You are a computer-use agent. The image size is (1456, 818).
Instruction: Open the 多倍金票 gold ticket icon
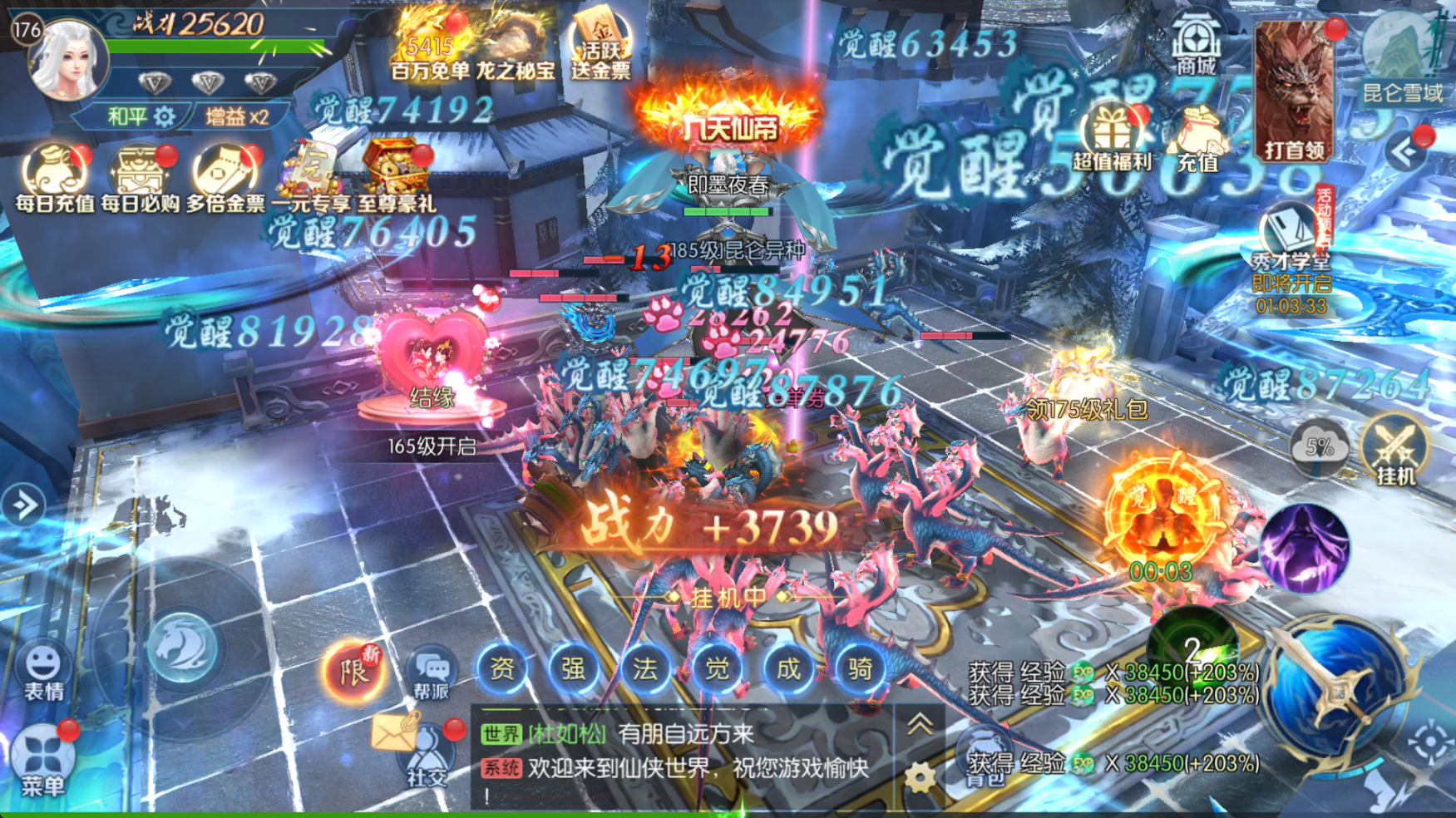point(225,176)
